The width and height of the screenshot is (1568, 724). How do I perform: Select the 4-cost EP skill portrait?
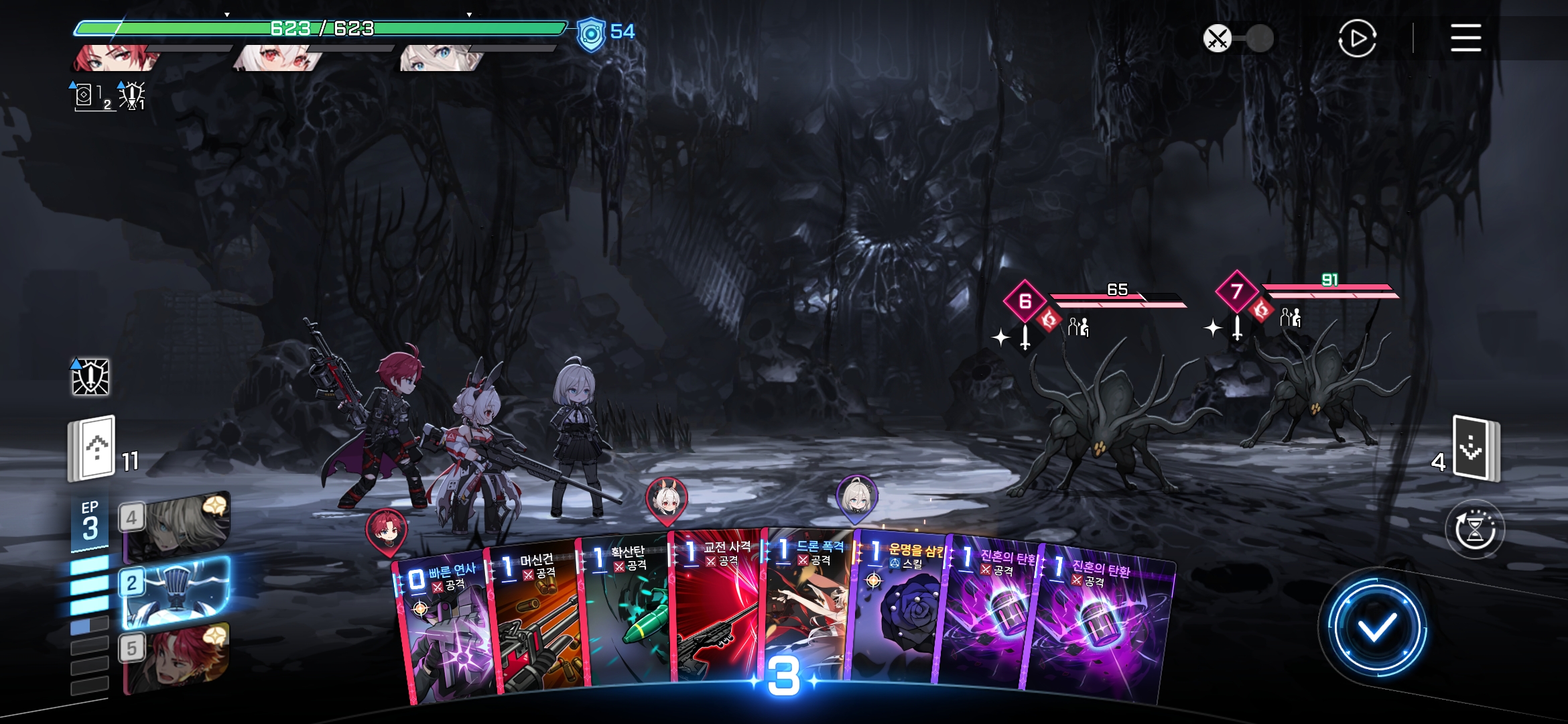point(176,527)
